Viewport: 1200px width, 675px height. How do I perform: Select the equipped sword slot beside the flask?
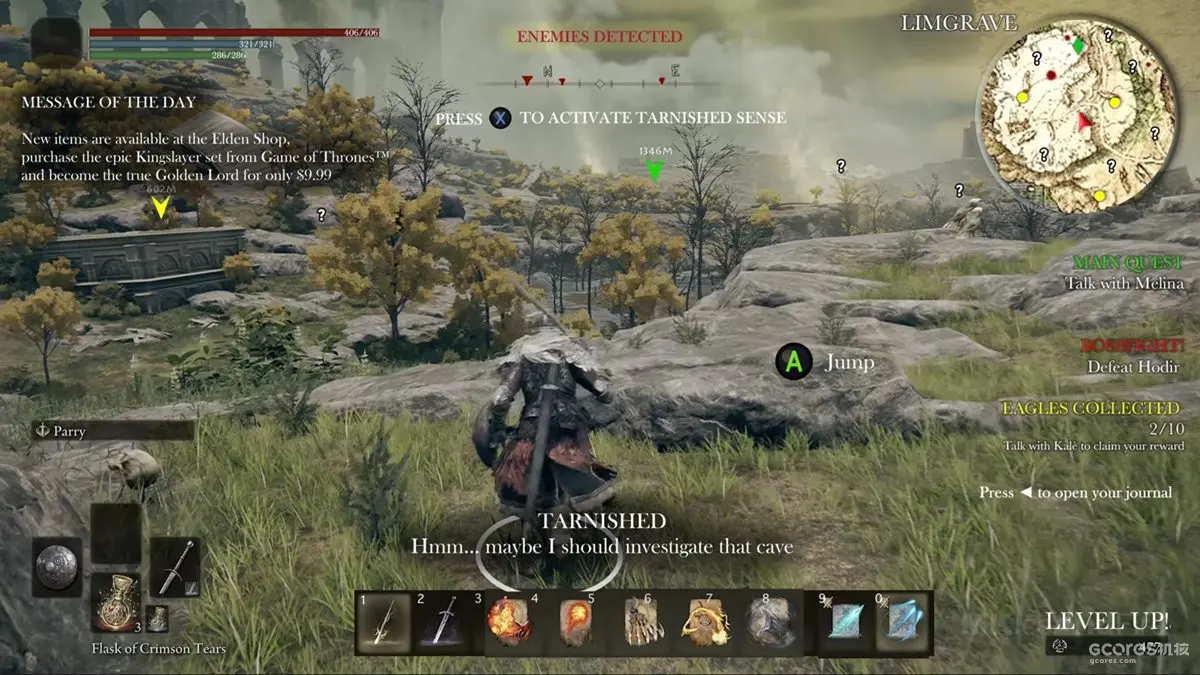[x=175, y=567]
